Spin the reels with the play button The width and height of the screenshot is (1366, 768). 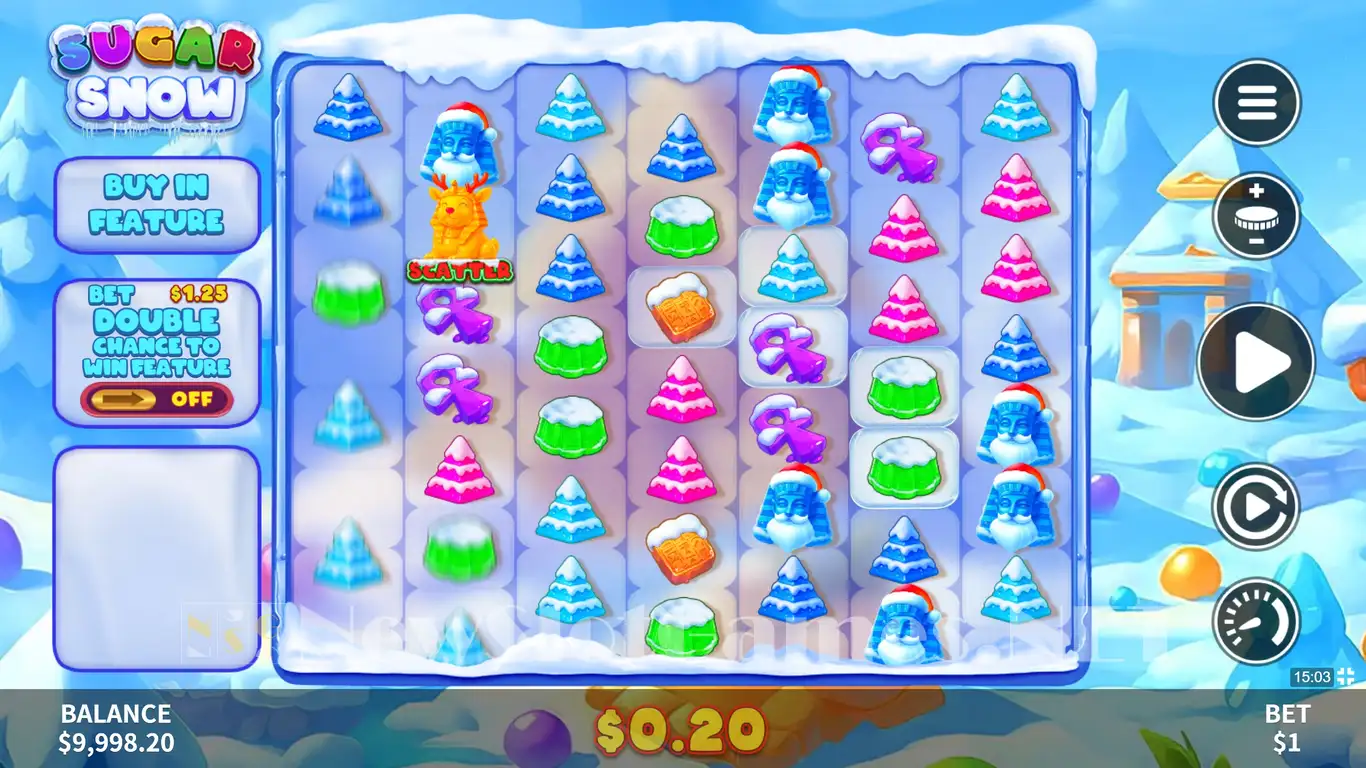pos(1256,362)
